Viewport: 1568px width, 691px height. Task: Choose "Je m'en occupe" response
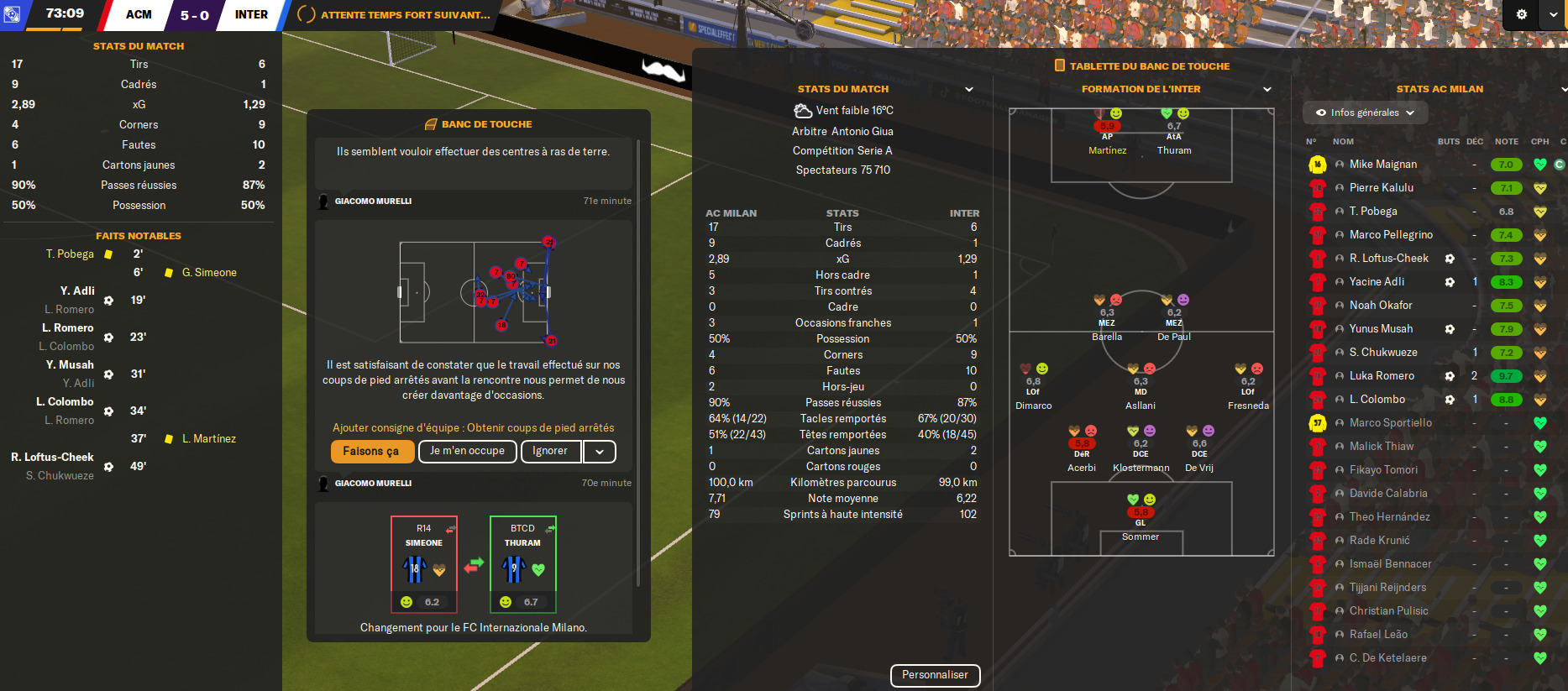pos(467,452)
